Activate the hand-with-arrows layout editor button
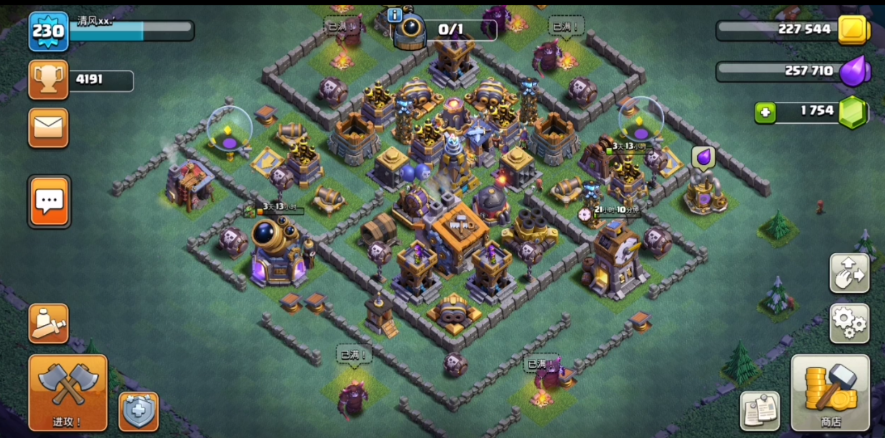Image resolution: width=885 pixels, height=438 pixels. pyautogui.click(x=848, y=273)
